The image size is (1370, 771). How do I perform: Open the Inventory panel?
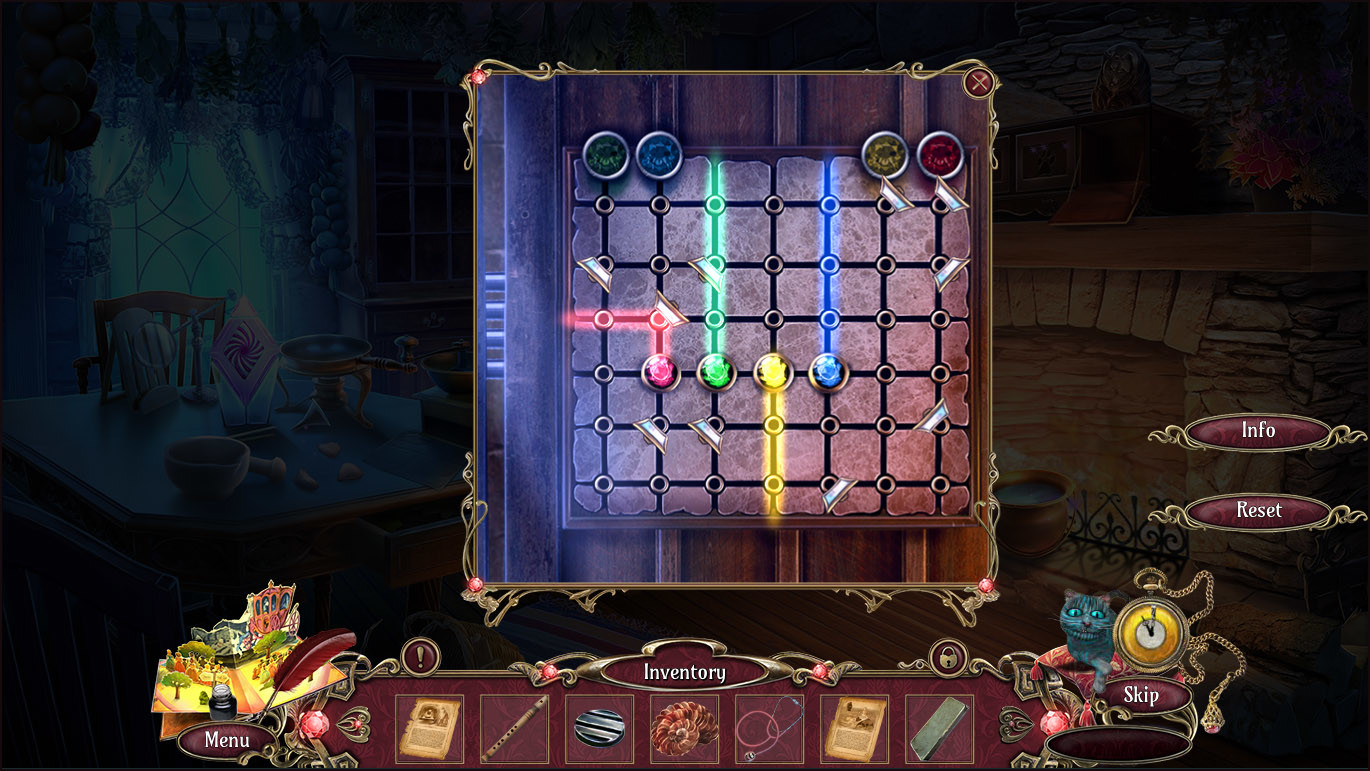[684, 672]
